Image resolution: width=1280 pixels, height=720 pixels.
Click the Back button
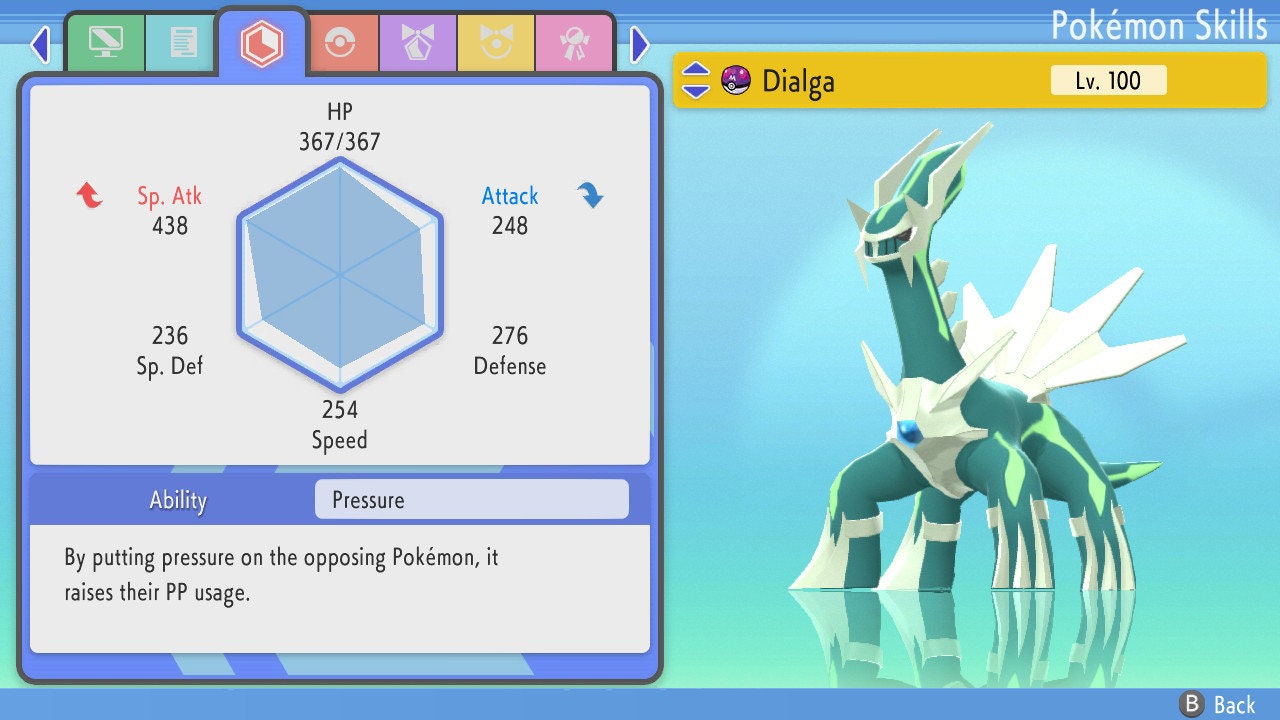click(1217, 704)
